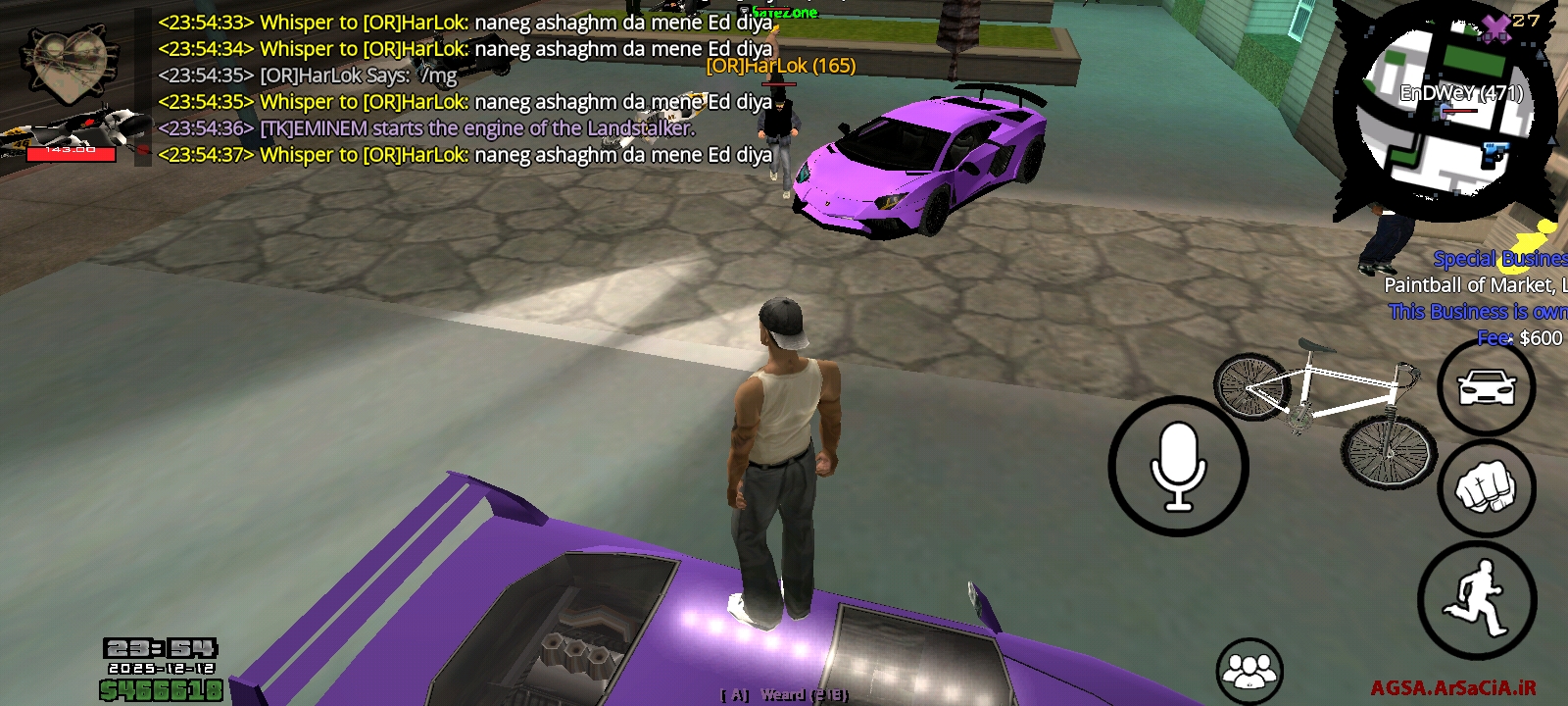Activate the sprint running man button
The height and width of the screenshot is (706, 1568).
[x=1477, y=599]
